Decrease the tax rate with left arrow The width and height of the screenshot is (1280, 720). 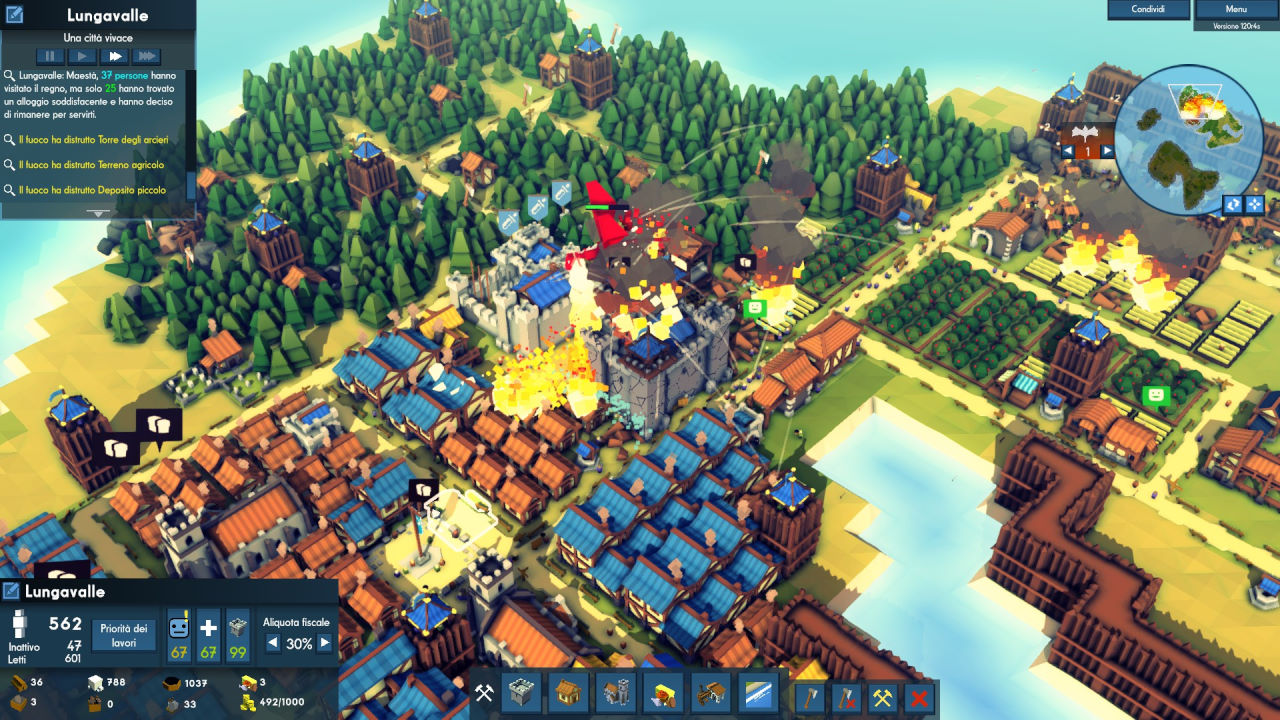272,644
